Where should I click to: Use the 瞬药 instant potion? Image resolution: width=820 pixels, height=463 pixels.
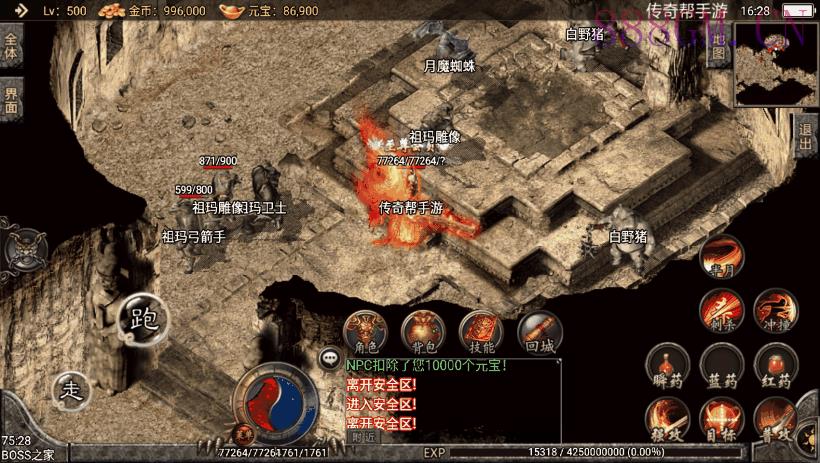[665, 366]
